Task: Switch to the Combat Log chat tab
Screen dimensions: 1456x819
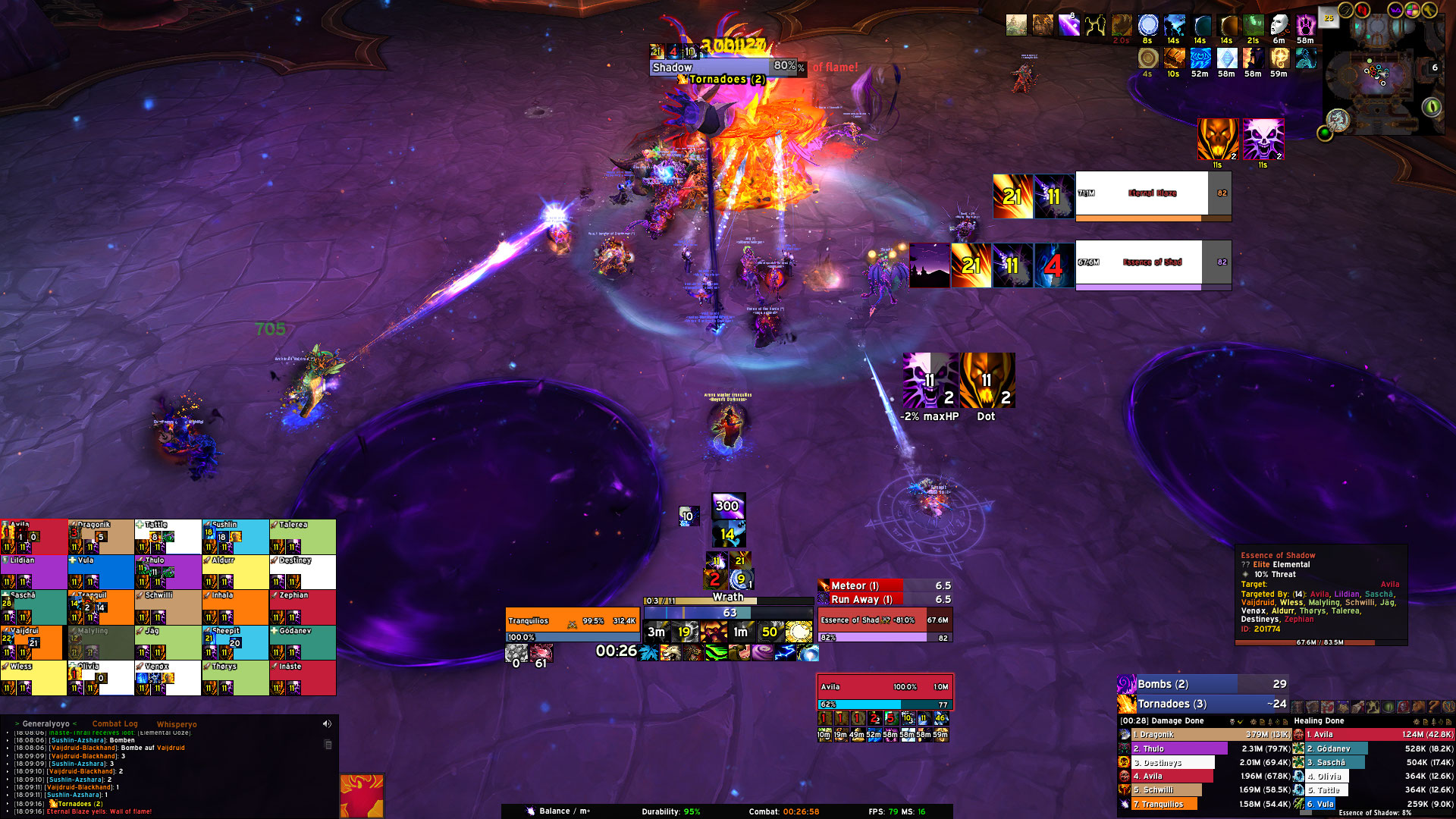Action: [x=115, y=724]
